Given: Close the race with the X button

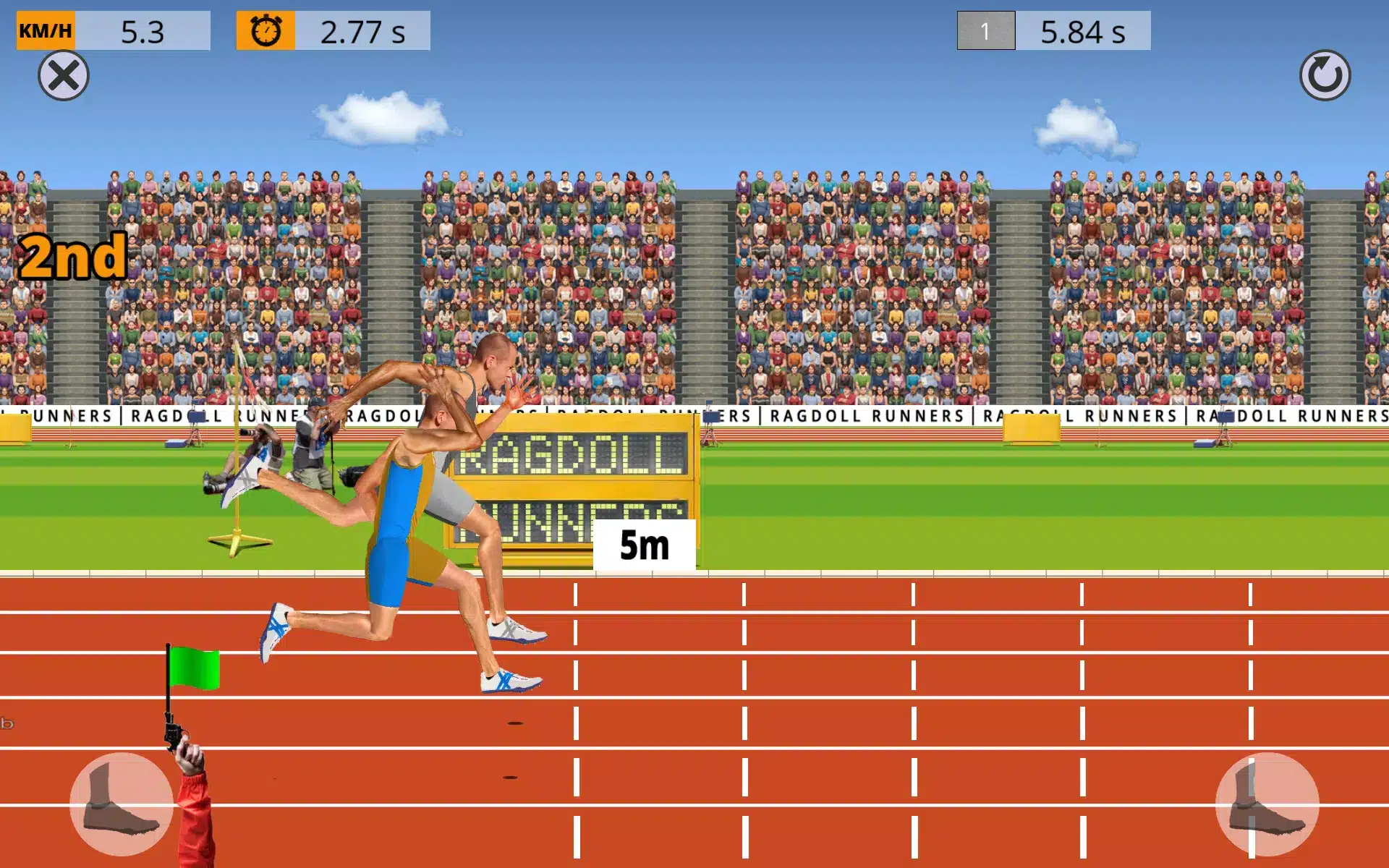Looking at the screenshot, I should [64, 75].
